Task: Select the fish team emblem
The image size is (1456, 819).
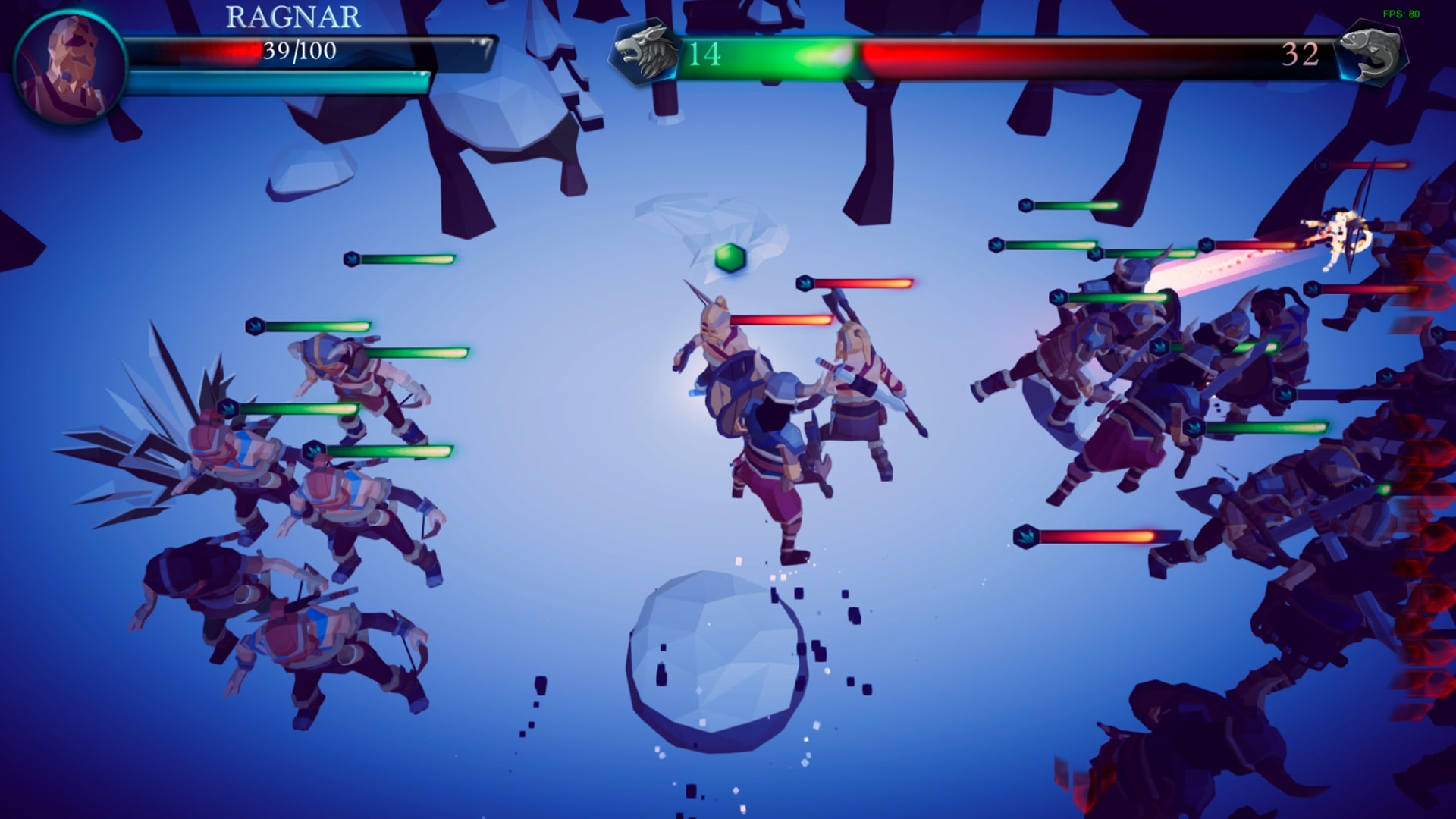Action: (1372, 53)
